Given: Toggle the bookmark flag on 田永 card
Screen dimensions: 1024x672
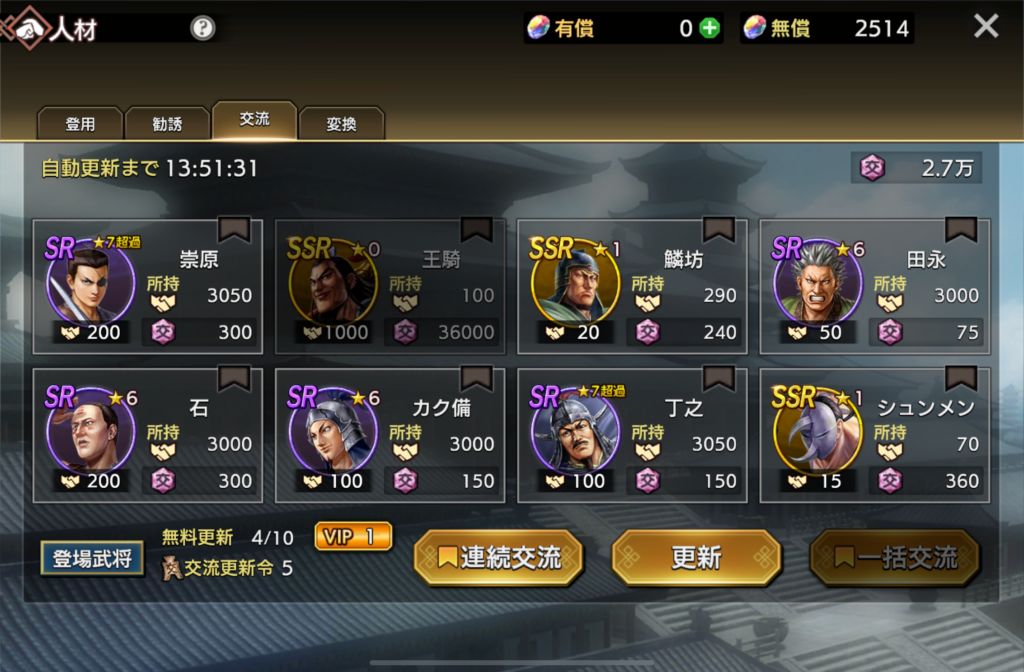Looking at the screenshot, I should pyautogui.click(x=961, y=230).
